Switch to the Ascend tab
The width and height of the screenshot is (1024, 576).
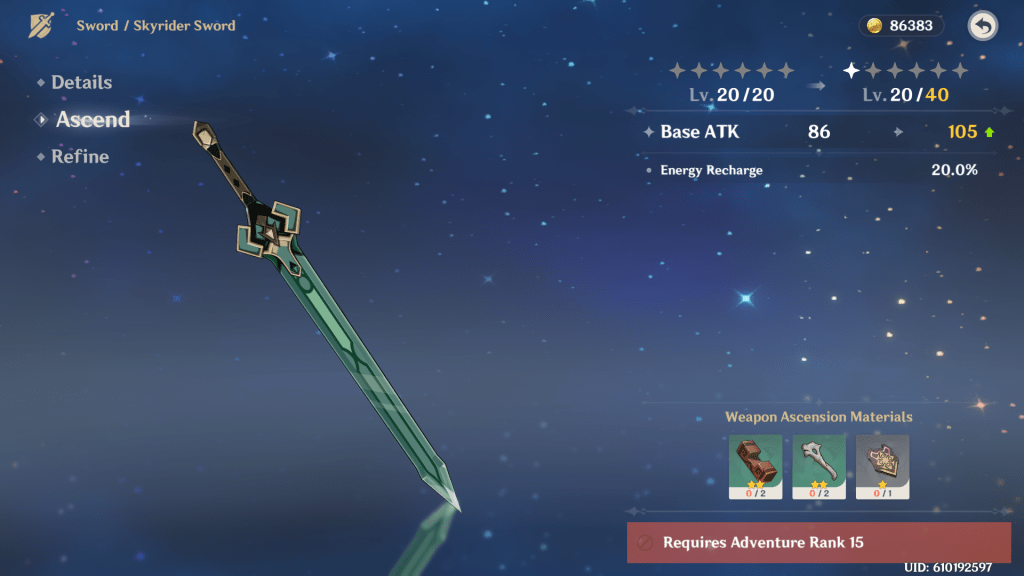92,120
